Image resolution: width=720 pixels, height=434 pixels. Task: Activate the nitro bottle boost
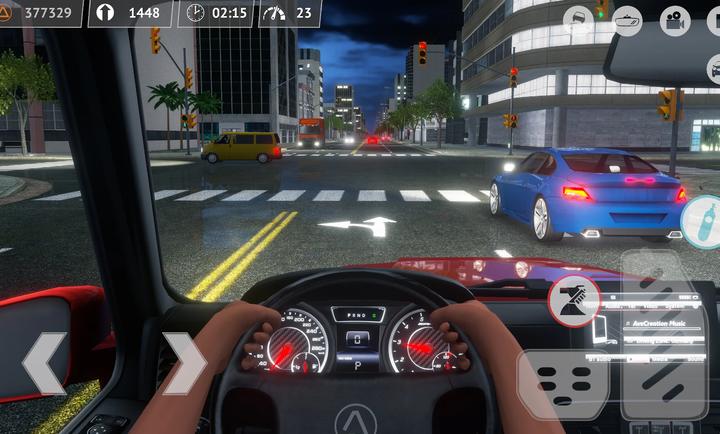click(x=703, y=222)
